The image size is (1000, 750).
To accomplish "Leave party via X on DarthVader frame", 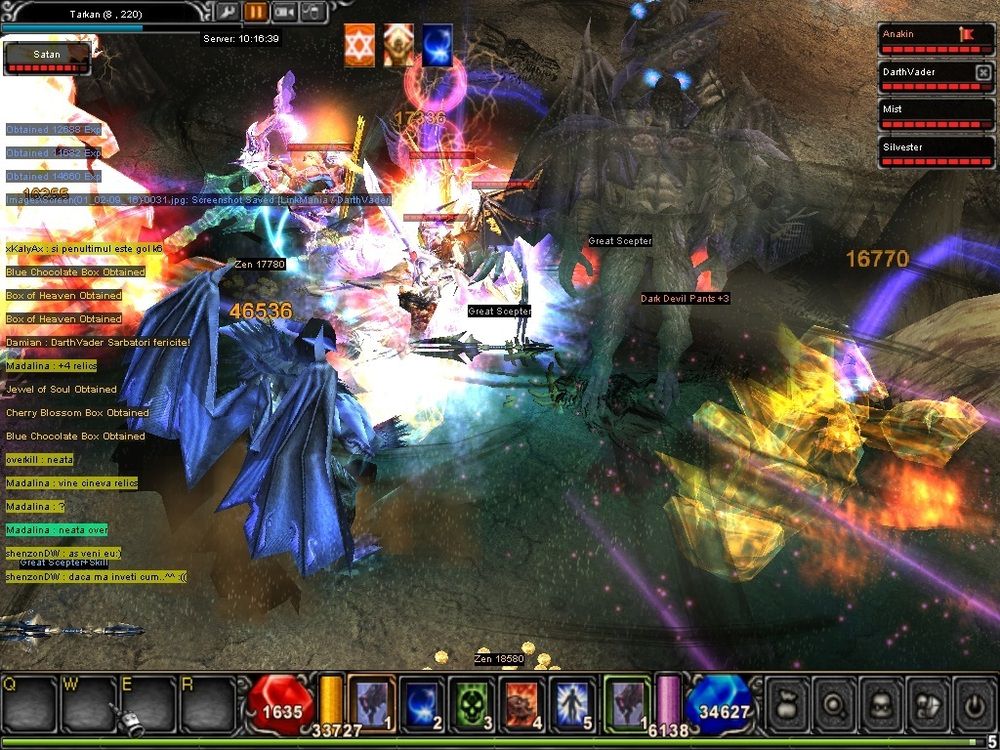I will (983, 72).
